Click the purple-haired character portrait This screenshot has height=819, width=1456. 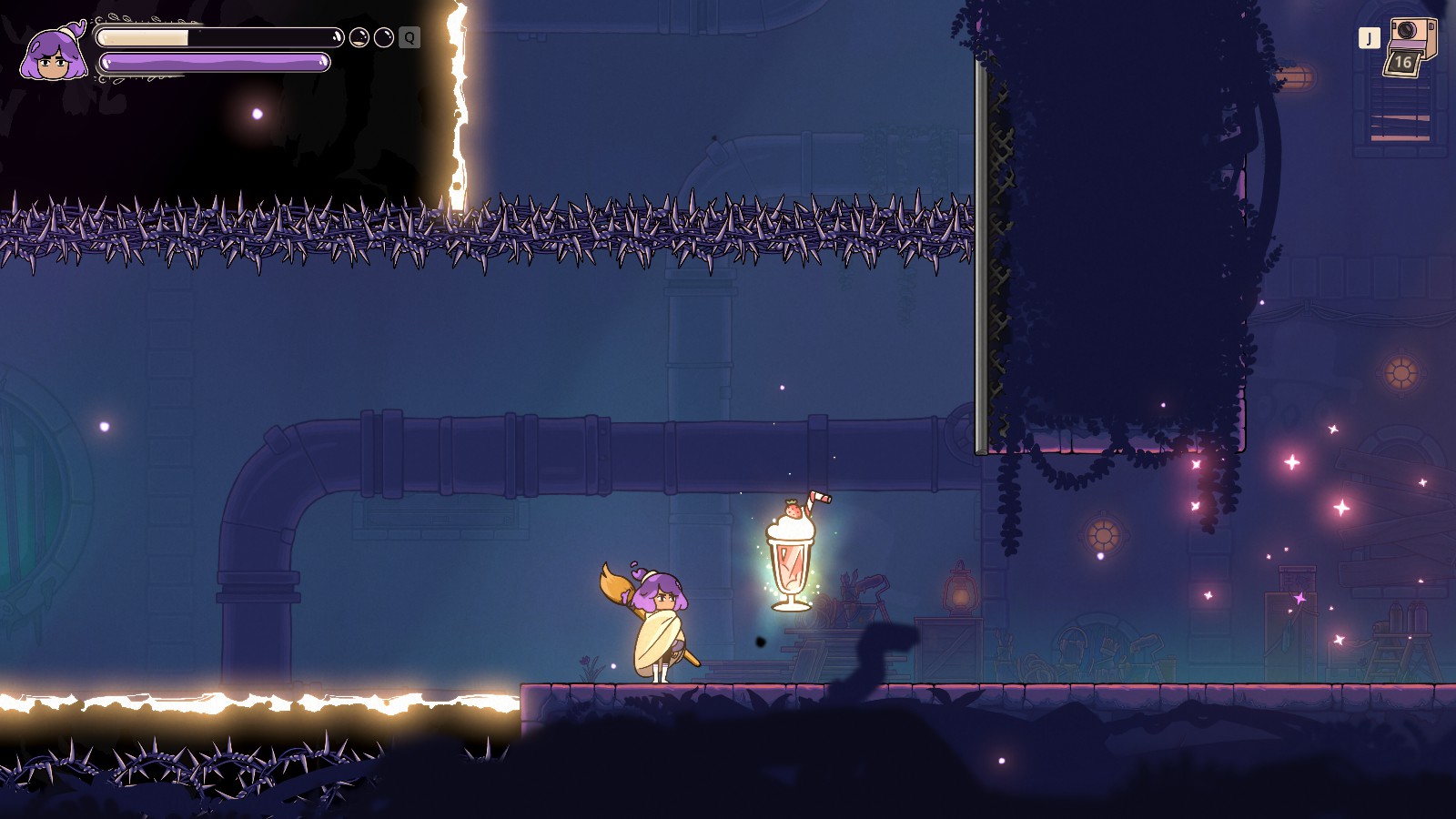54,55
